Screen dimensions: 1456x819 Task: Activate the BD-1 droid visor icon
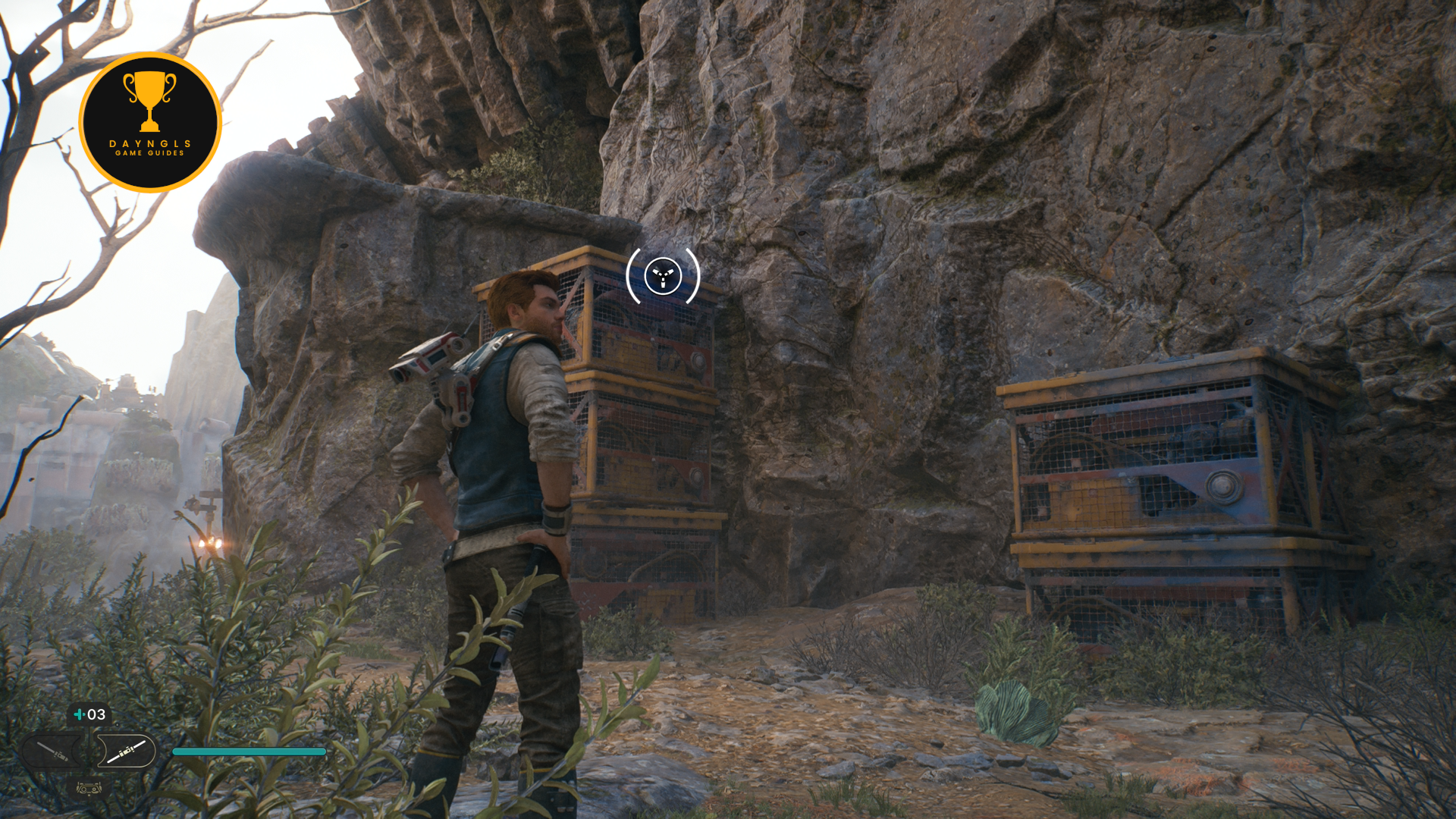tap(89, 789)
